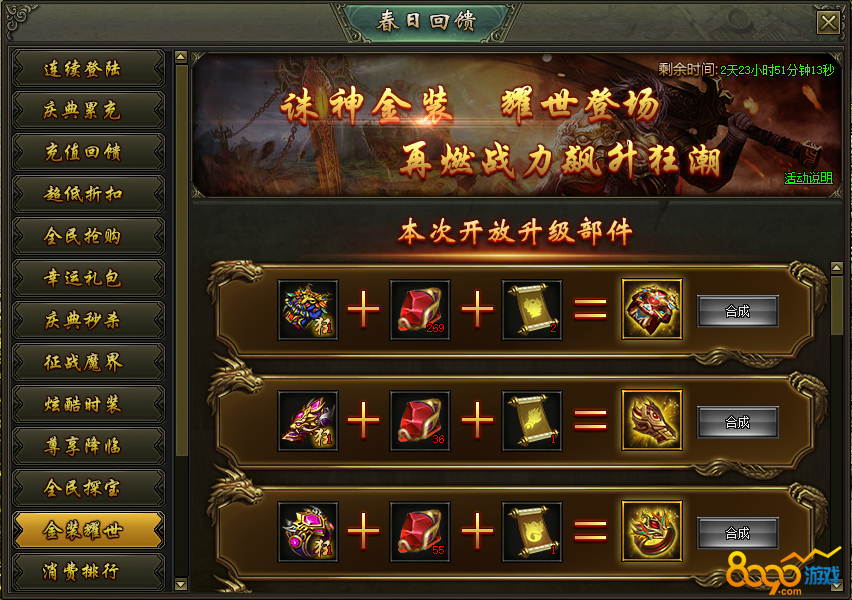
Task: Open the 尊享降临 tab
Action: (88, 446)
